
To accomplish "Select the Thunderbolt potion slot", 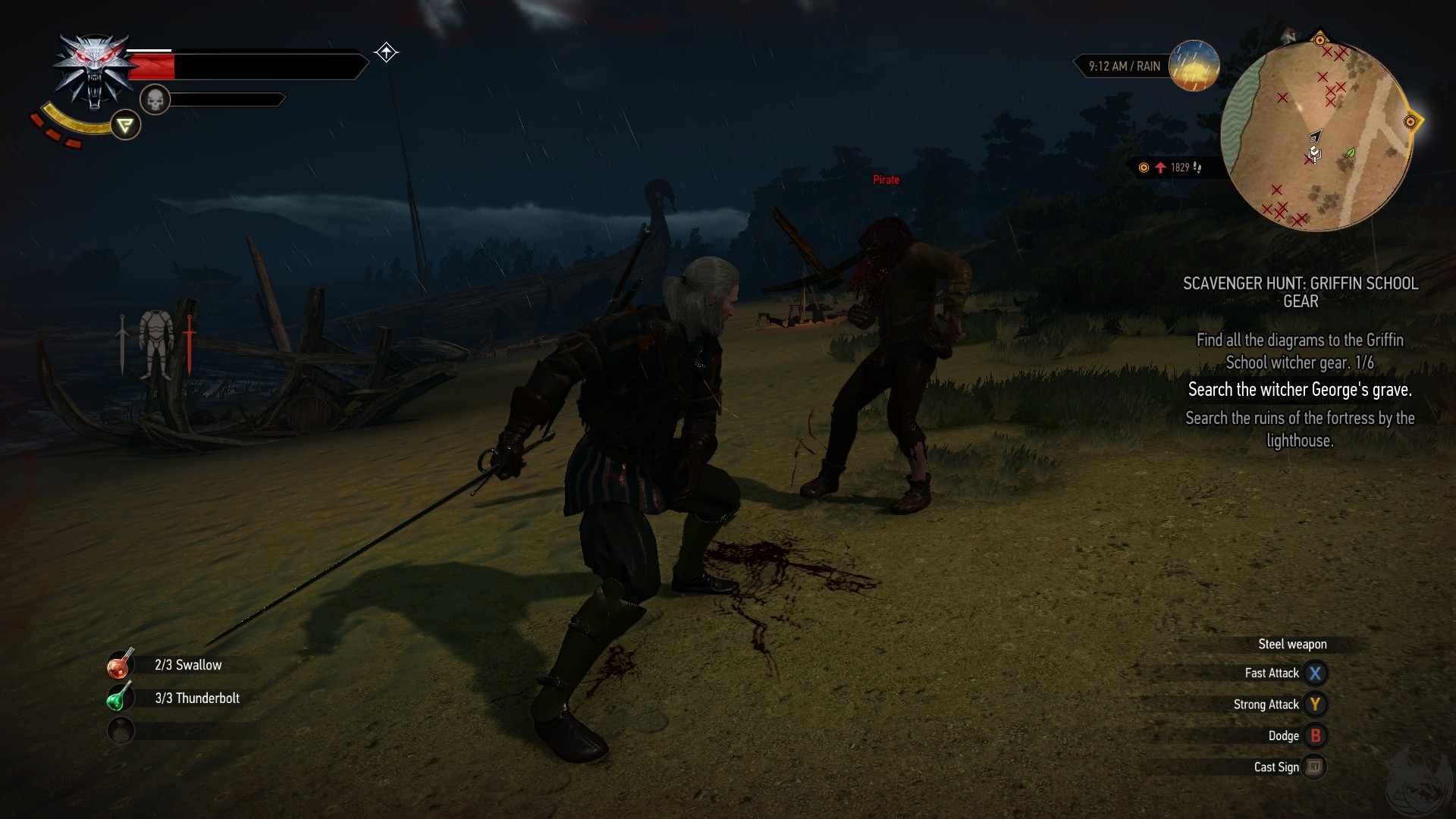I will tap(120, 698).
